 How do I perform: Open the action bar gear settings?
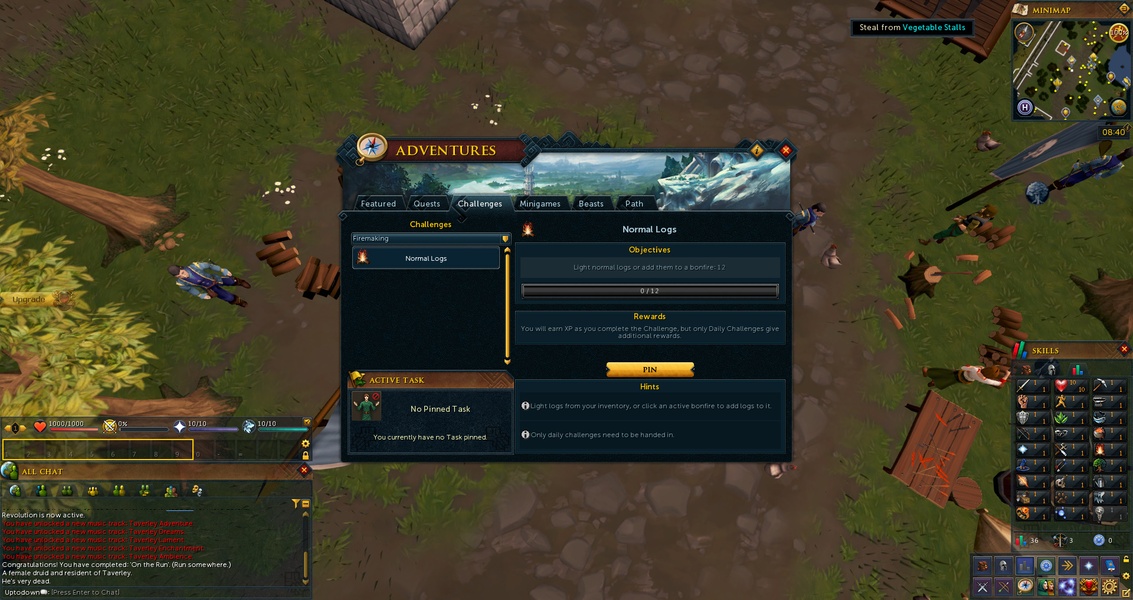(x=306, y=443)
